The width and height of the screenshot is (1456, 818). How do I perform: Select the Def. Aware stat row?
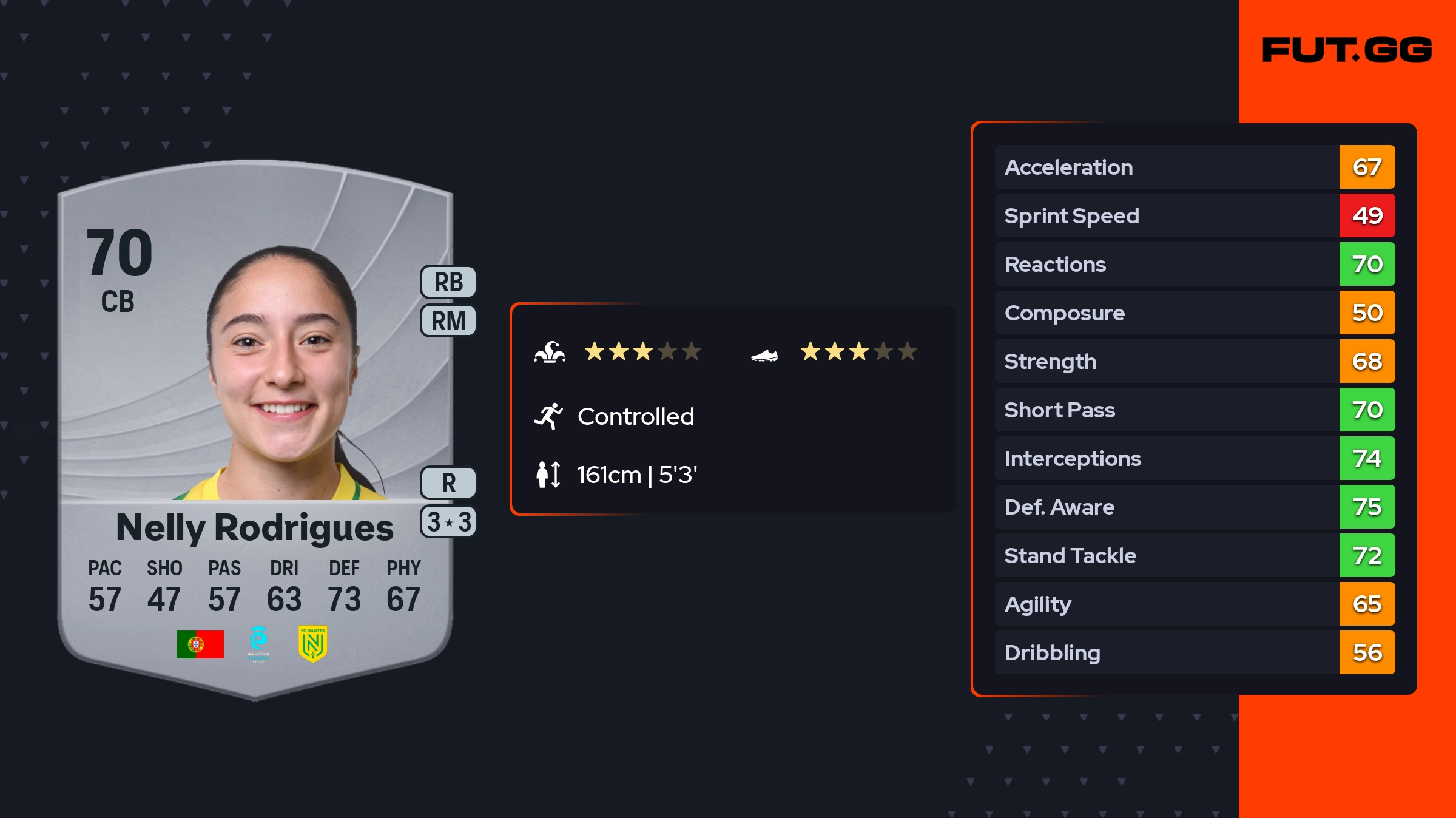pos(1194,507)
